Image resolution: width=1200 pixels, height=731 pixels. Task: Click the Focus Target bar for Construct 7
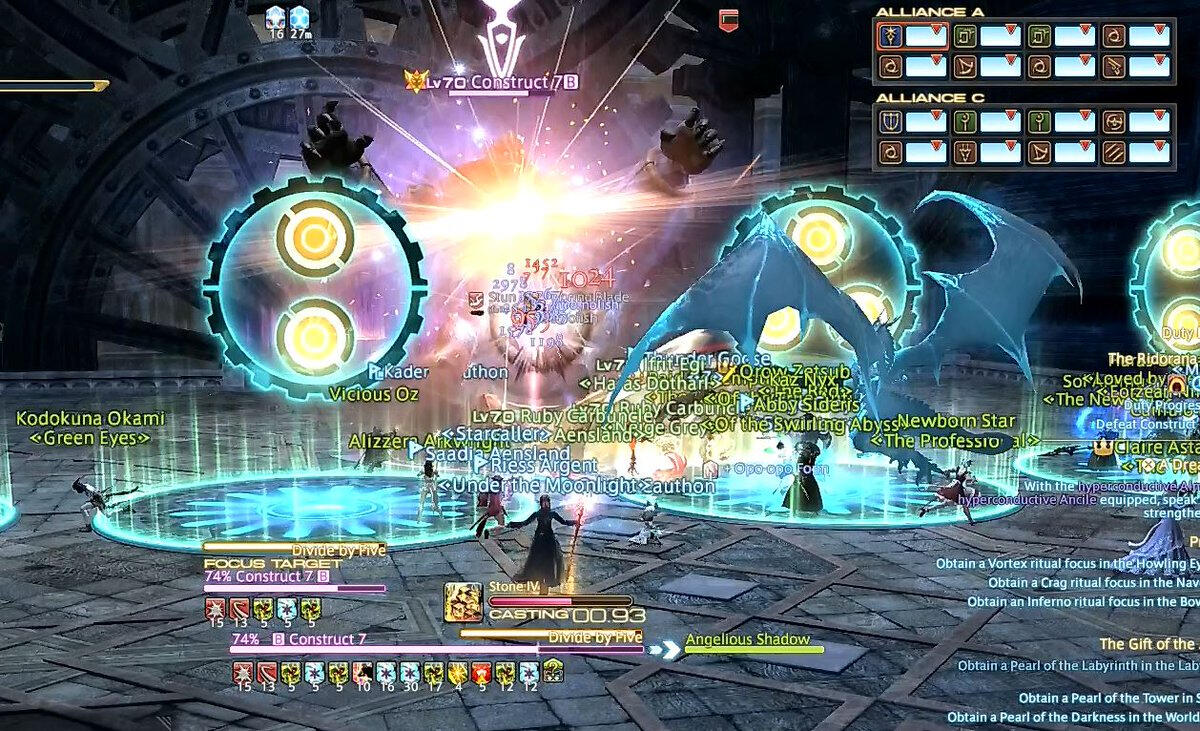pos(295,588)
